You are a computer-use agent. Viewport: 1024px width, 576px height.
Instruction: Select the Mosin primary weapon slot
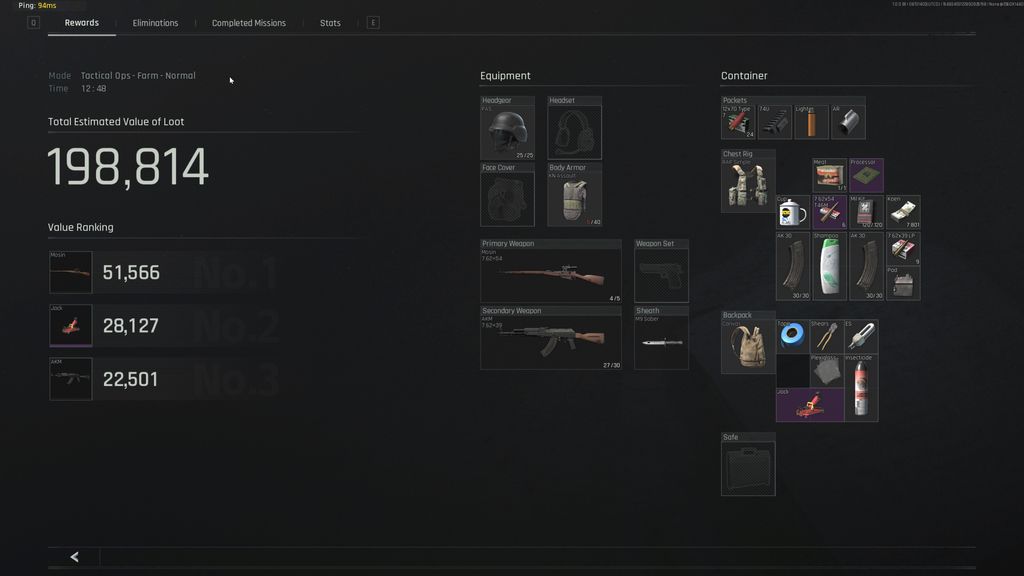point(550,272)
